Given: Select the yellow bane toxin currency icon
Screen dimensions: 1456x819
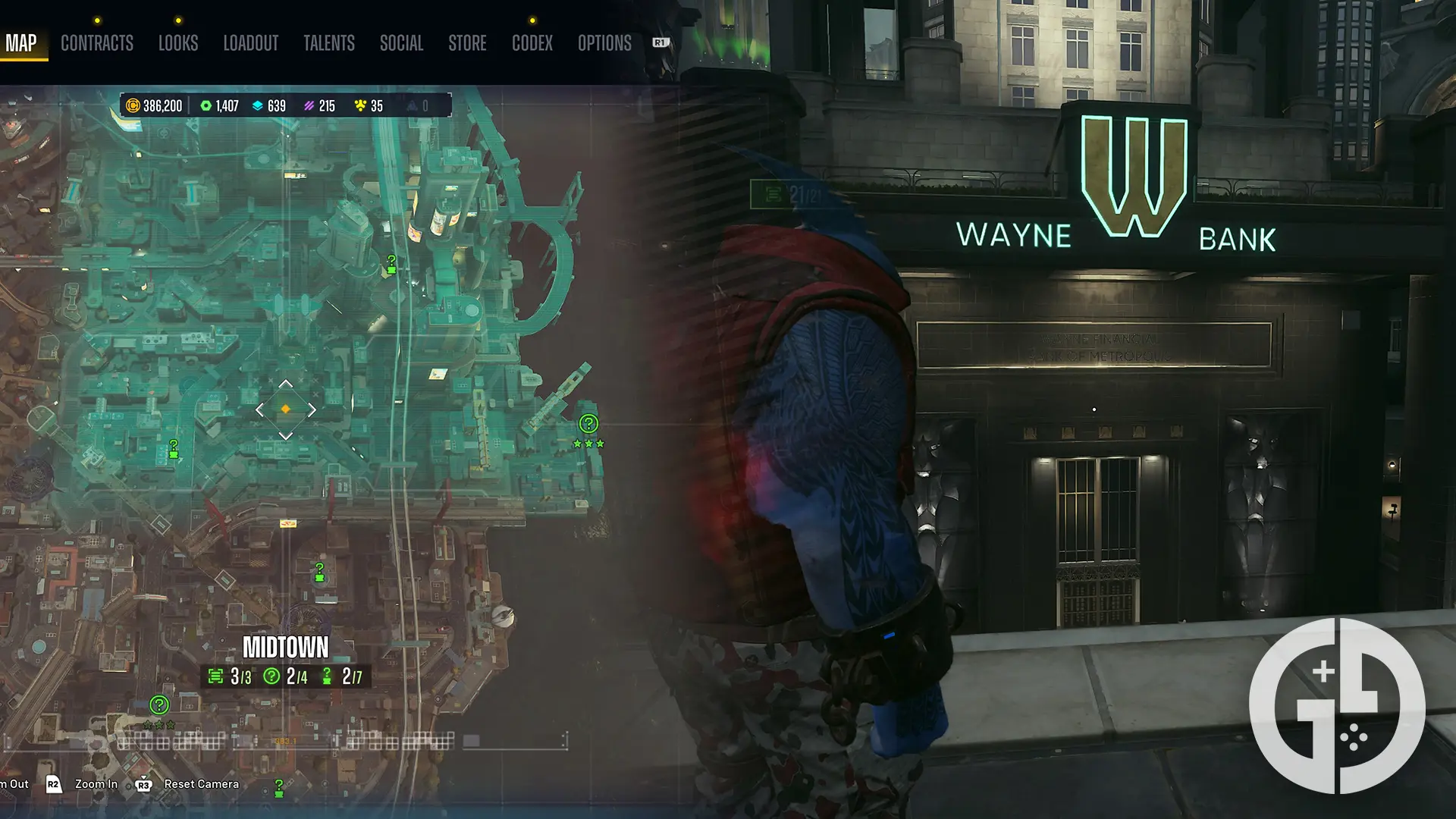Looking at the screenshot, I should tap(359, 105).
